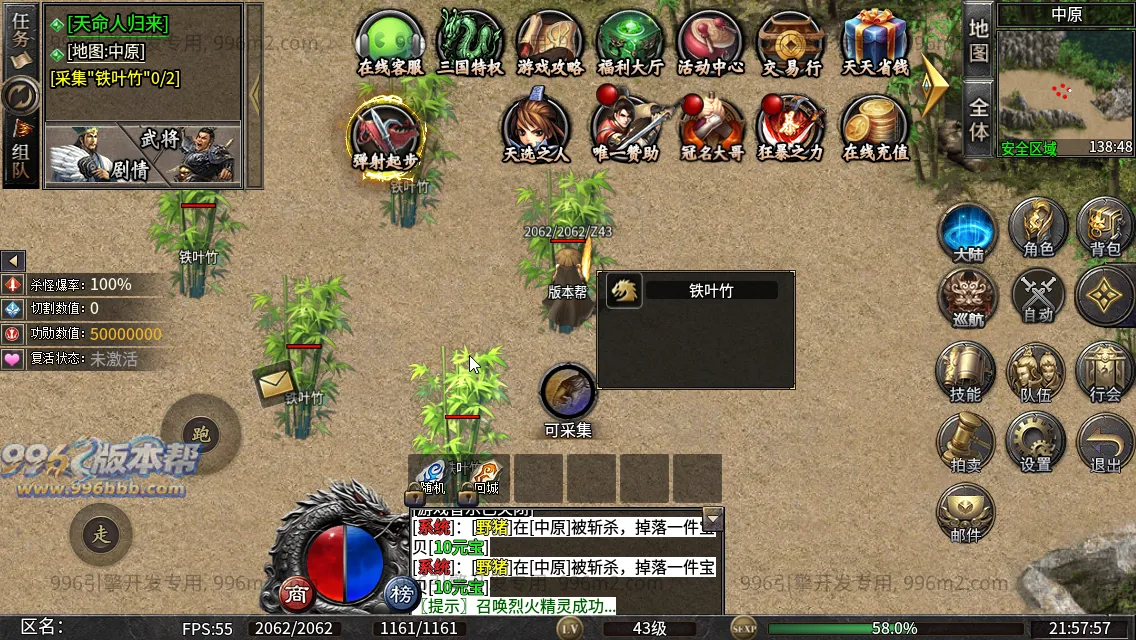Open the 设置 settings gear
1136x640 pixels.
1036,441
